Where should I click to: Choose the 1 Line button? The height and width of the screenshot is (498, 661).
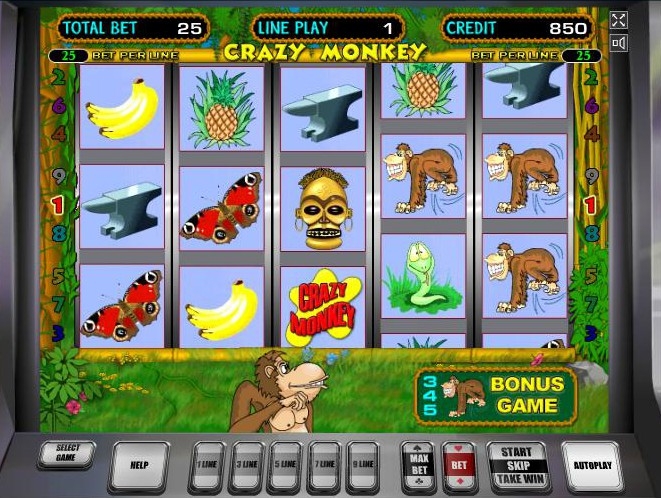[x=206, y=465]
